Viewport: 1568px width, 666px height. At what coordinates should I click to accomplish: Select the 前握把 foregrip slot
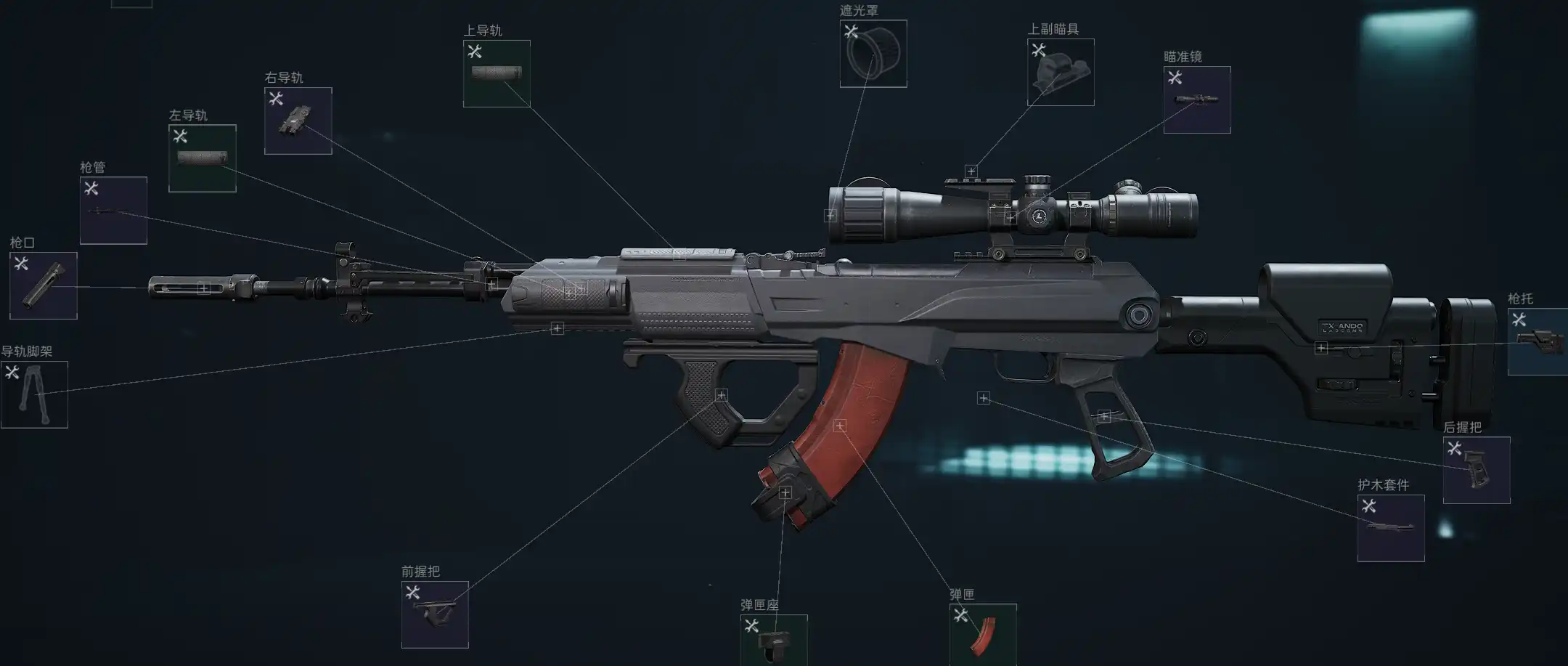[435, 614]
